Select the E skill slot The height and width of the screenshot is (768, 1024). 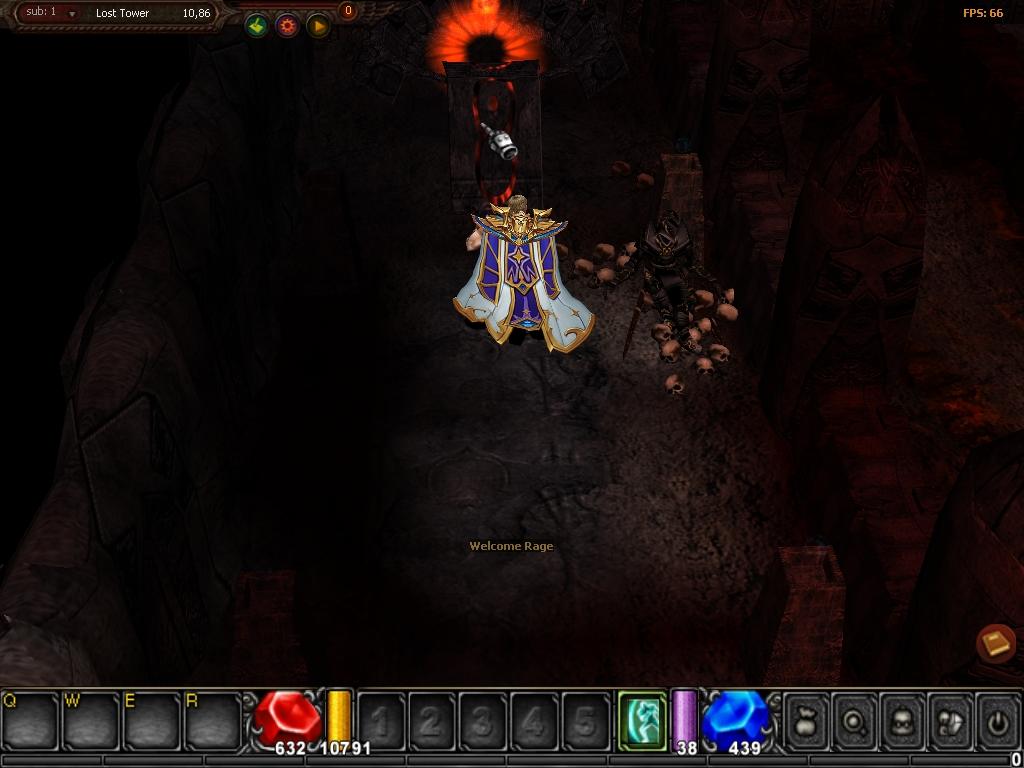152,720
